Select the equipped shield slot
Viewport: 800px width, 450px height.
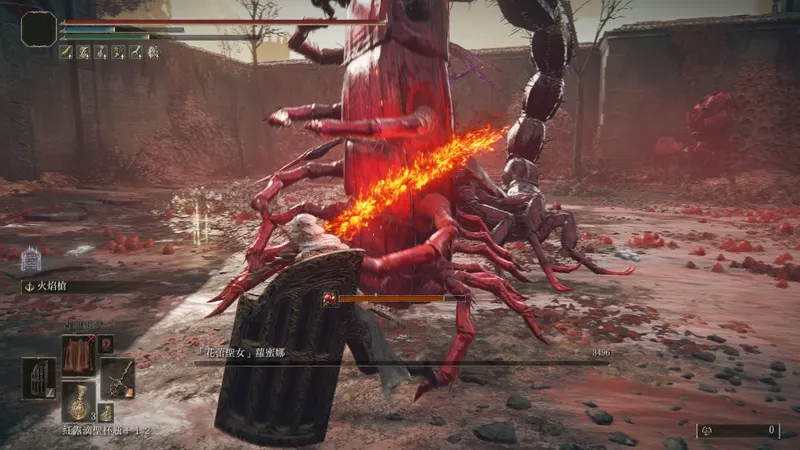(x=39, y=378)
